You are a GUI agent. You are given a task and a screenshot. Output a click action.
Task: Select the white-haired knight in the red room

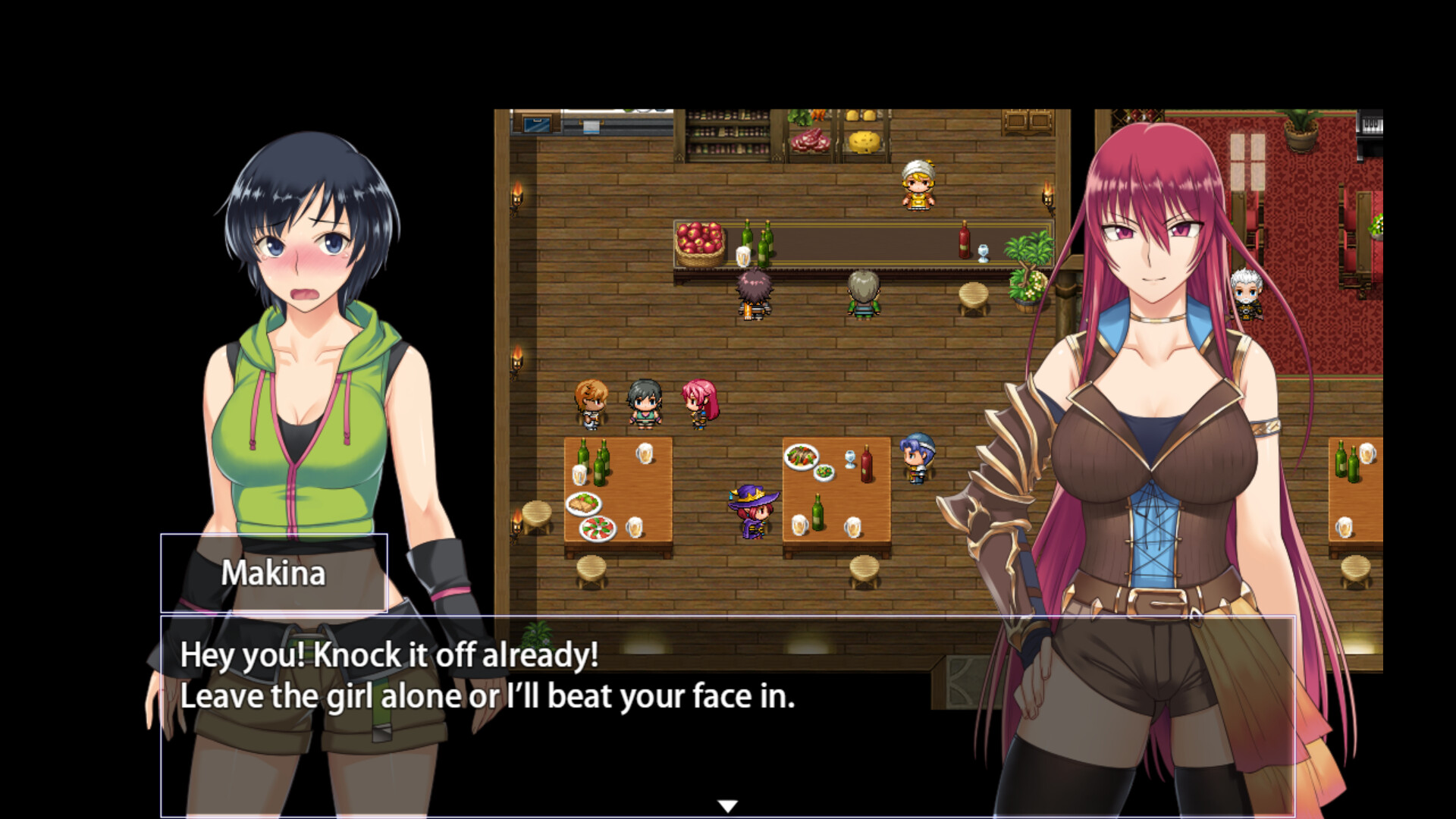coord(1244,296)
